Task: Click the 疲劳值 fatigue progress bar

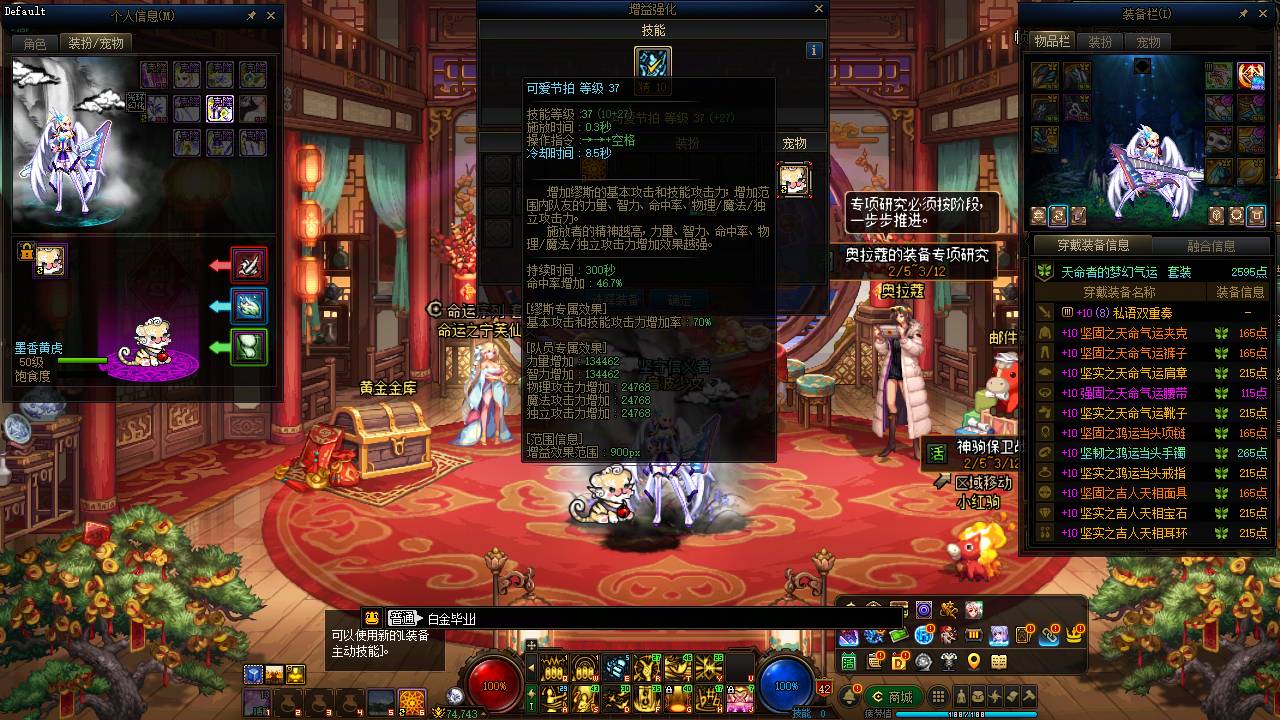Action: pyautogui.click(x=966, y=712)
